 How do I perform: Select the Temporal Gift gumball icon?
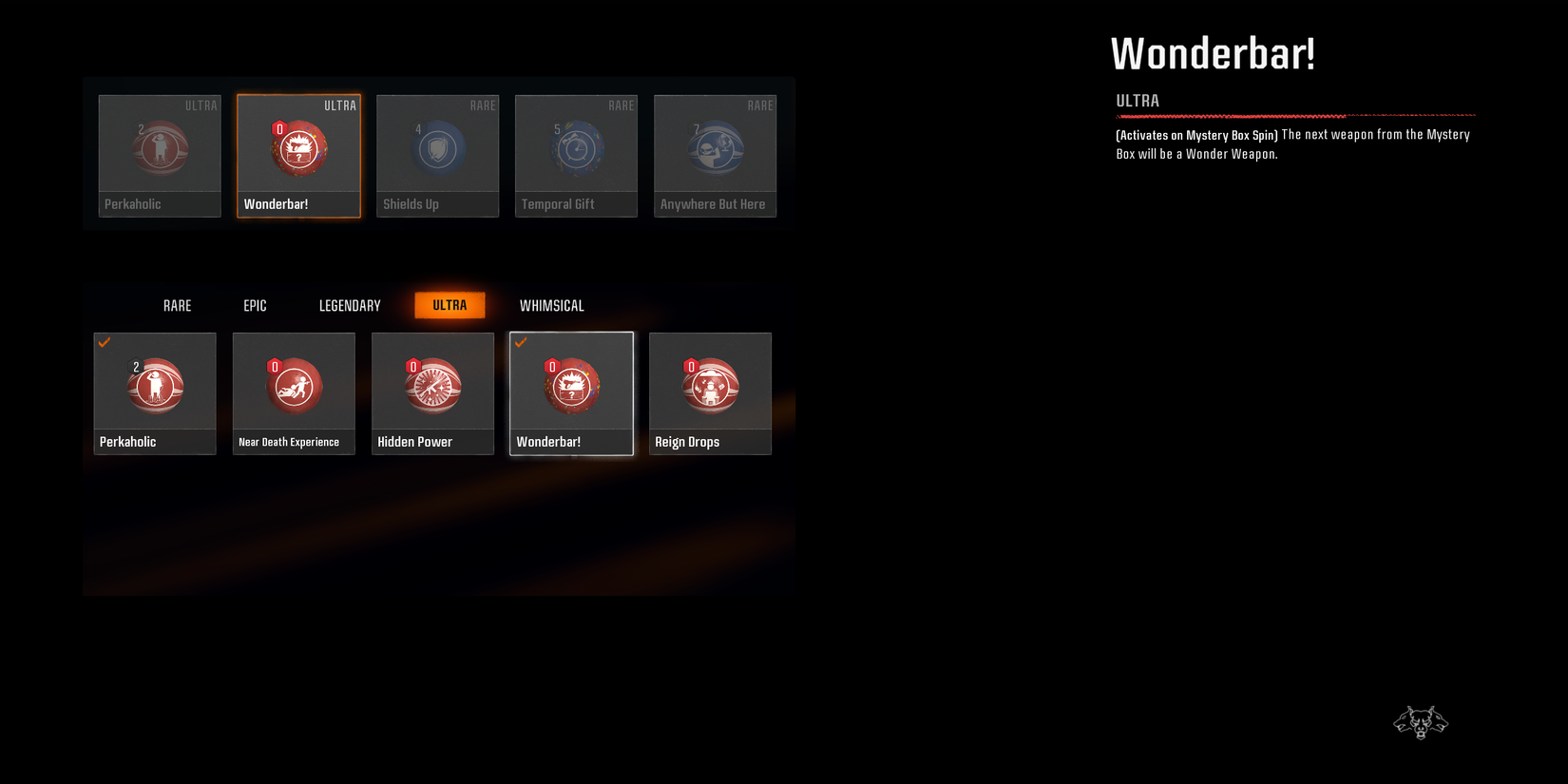coord(576,147)
